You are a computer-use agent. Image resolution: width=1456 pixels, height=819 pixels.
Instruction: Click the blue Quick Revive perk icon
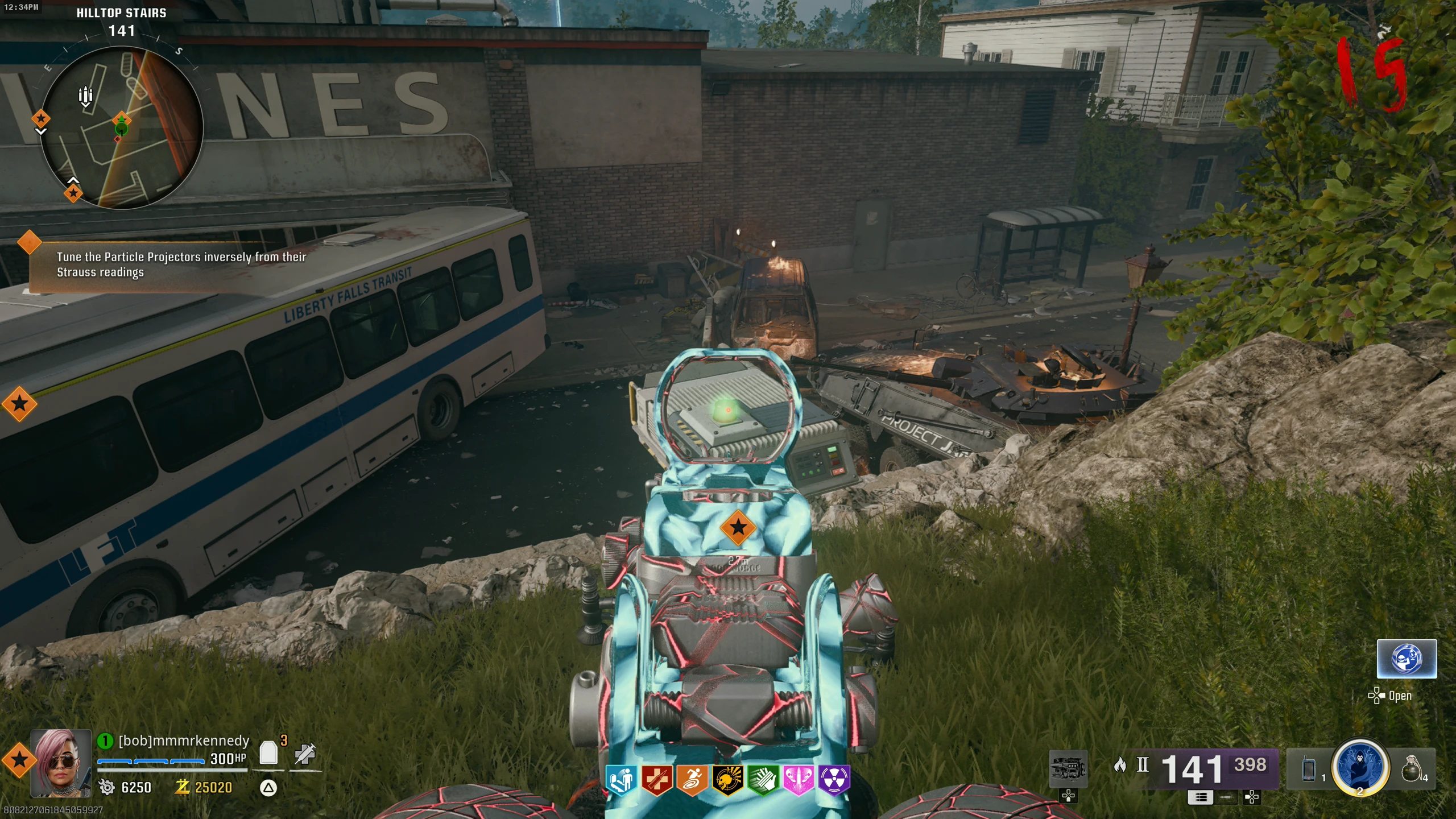pyautogui.click(x=621, y=780)
